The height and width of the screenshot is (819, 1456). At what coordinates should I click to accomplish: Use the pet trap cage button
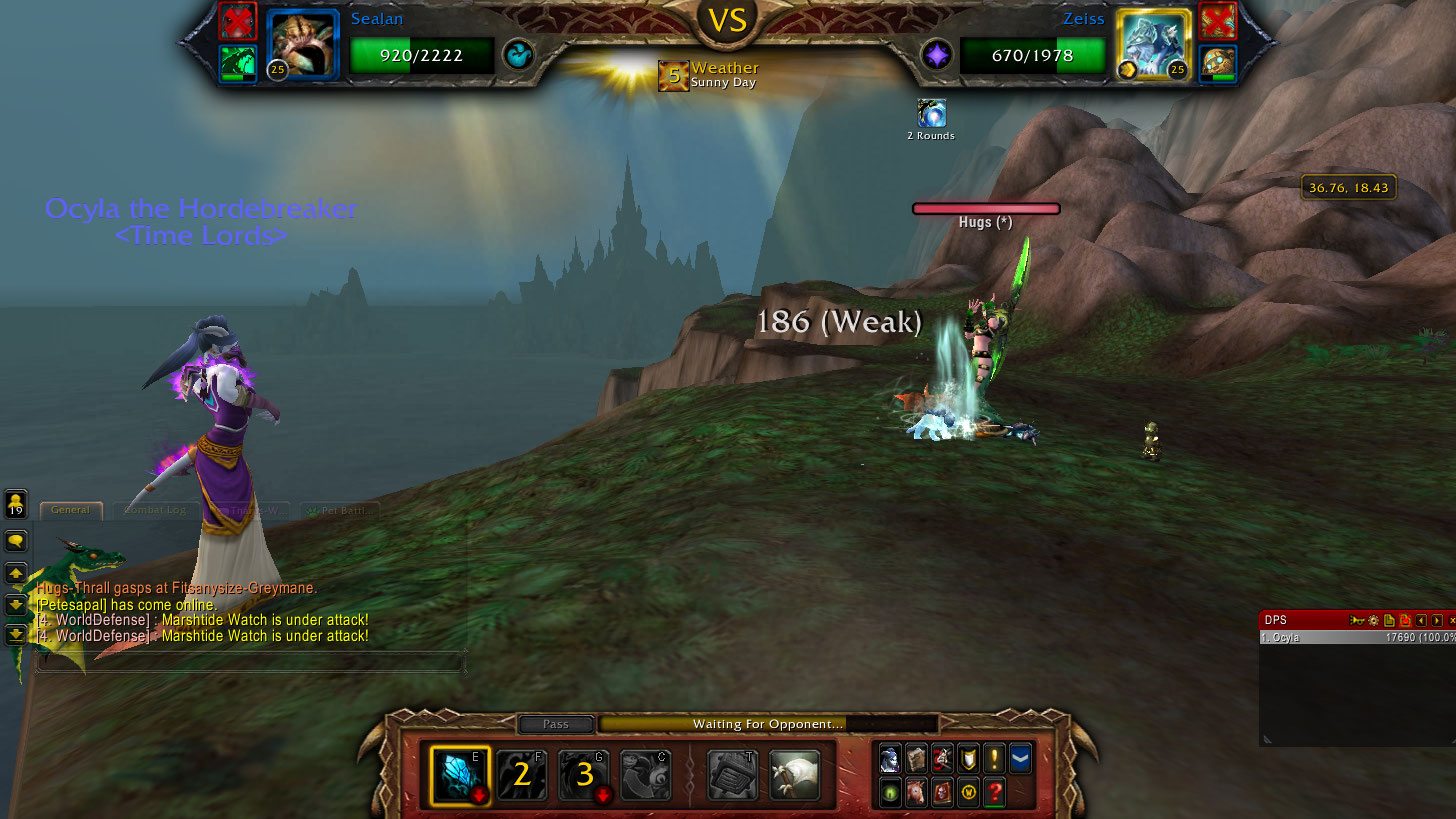[x=732, y=775]
